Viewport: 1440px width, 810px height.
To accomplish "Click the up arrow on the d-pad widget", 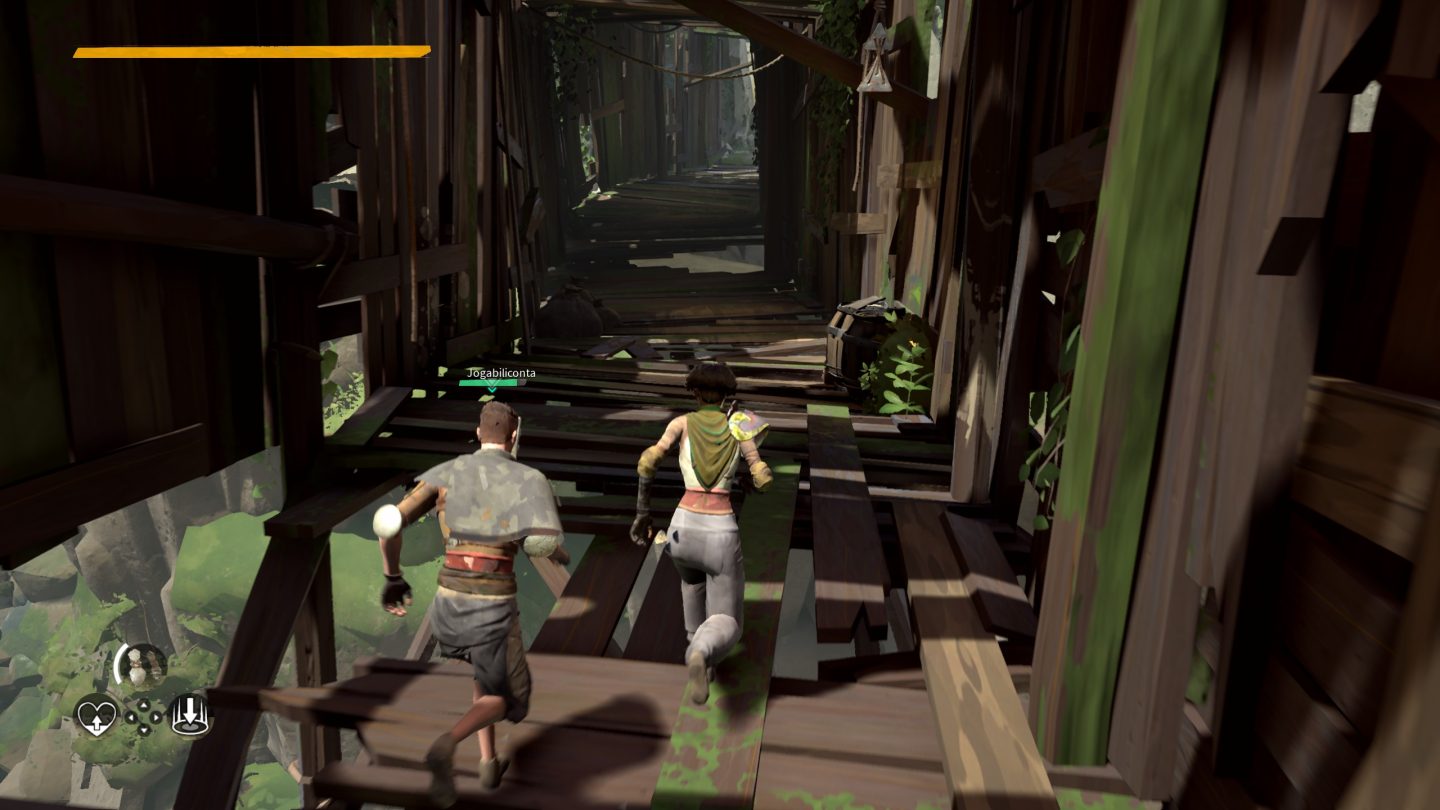I will [x=144, y=705].
